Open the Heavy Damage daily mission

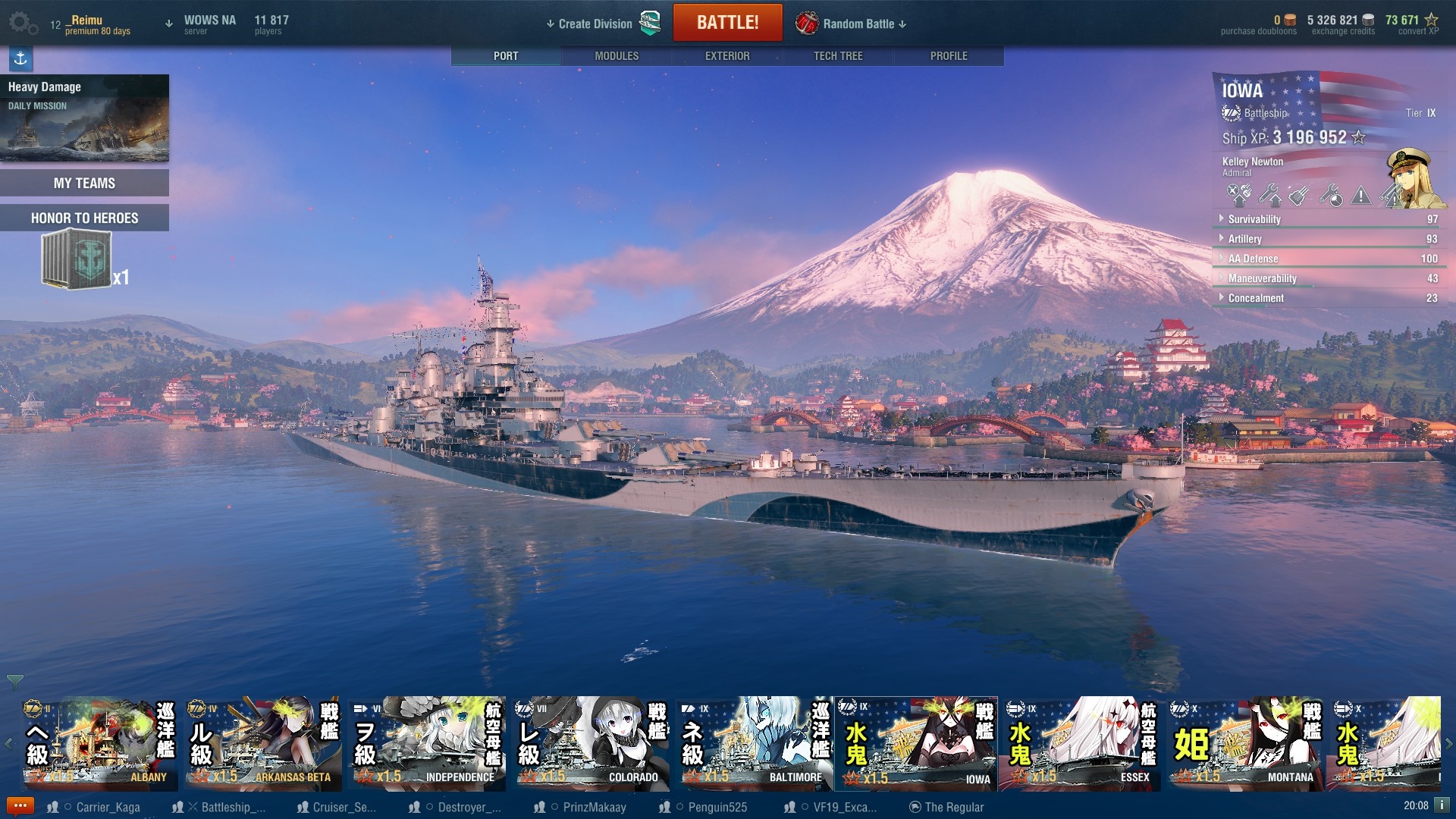point(84,118)
